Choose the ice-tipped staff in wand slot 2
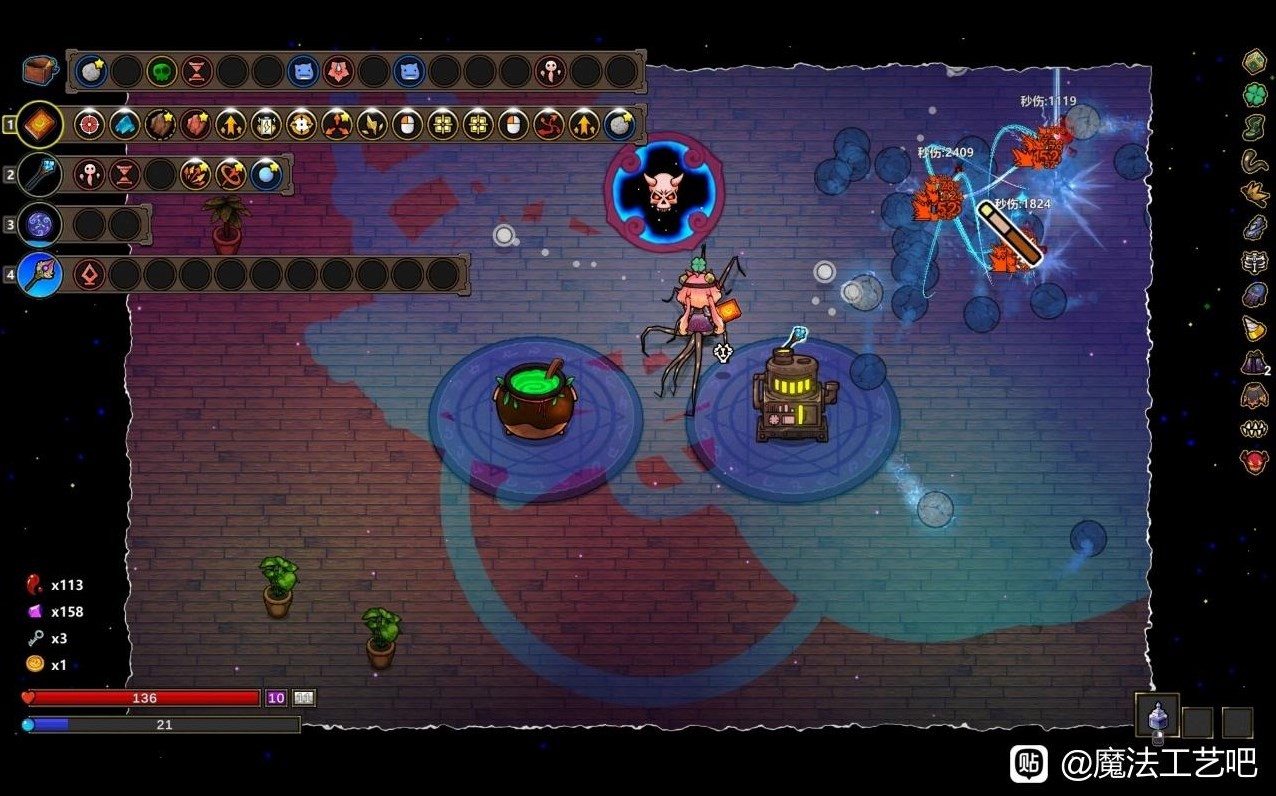The image size is (1276, 796). pyautogui.click(x=40, y=174)
